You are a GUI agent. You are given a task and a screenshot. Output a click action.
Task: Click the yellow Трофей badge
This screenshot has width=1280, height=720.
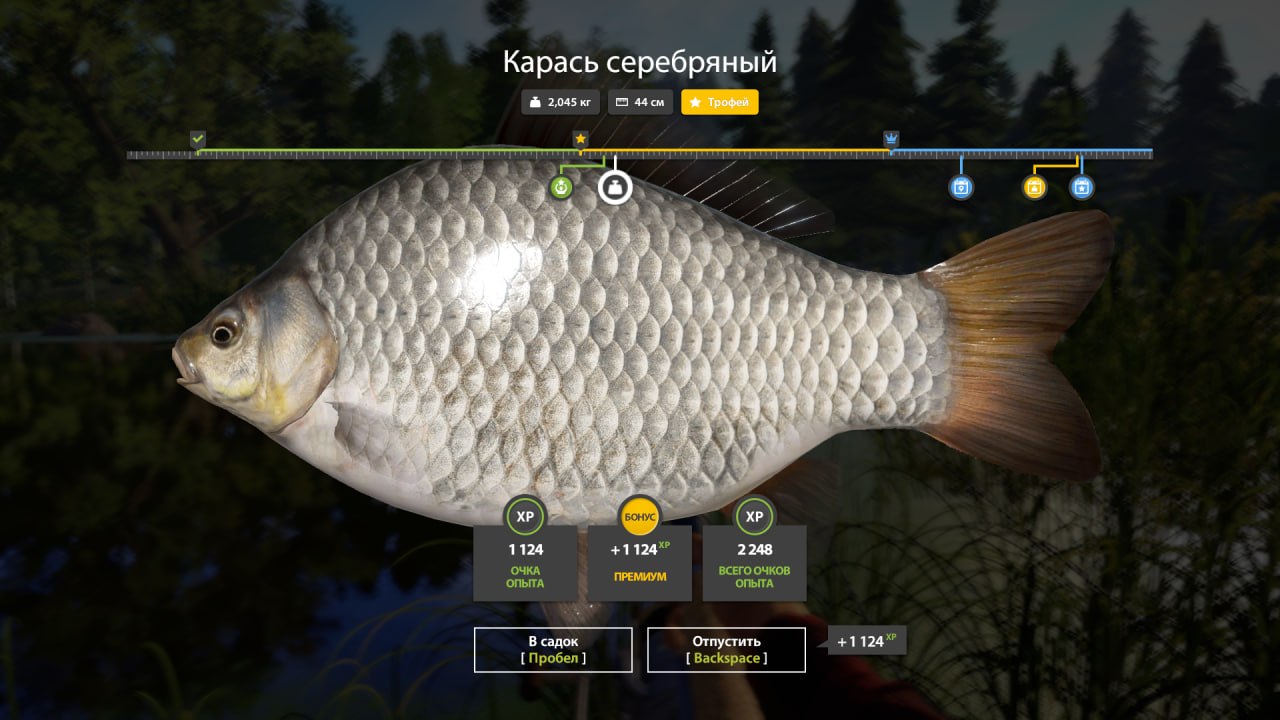tap(719, 102)
